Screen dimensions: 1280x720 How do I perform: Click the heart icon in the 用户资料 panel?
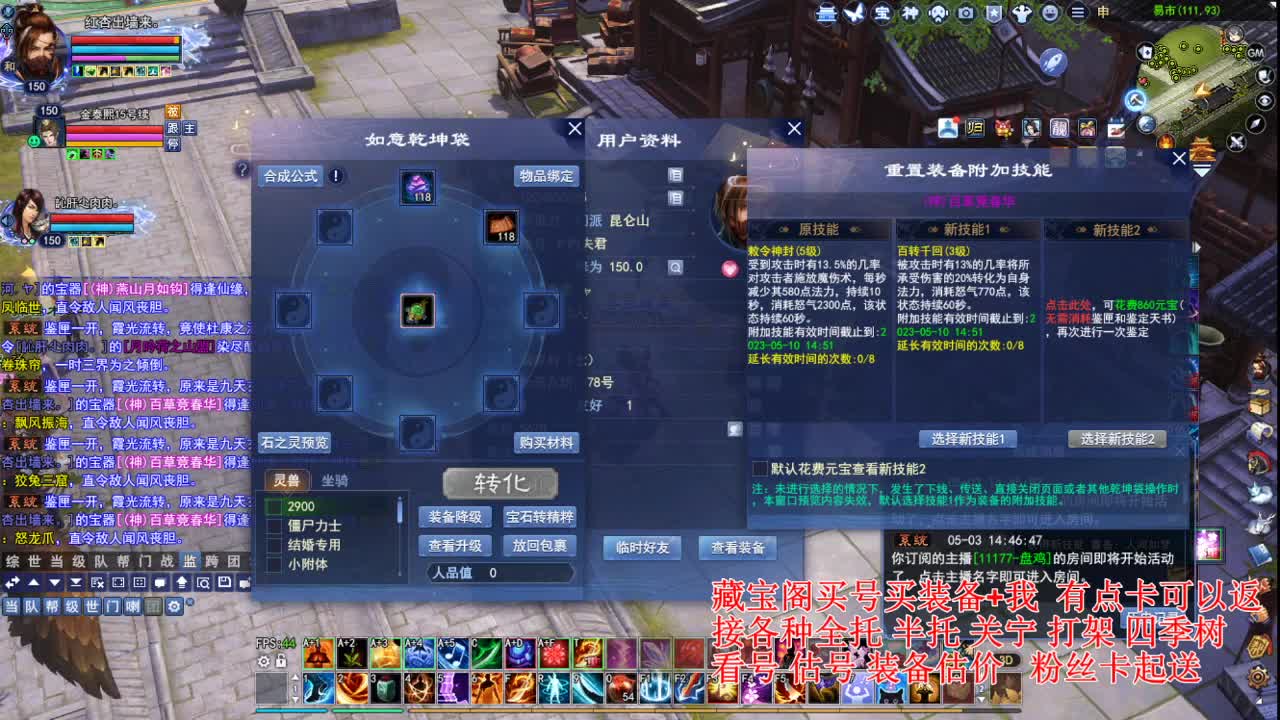[730, 268]
